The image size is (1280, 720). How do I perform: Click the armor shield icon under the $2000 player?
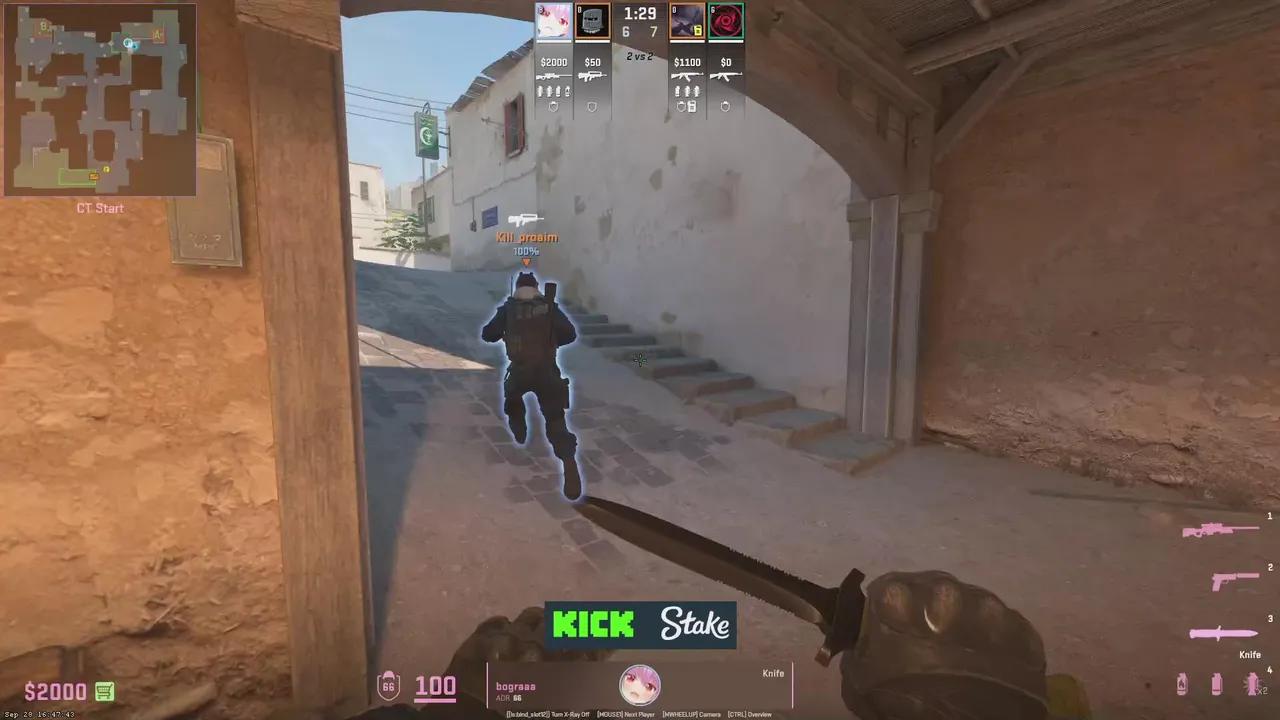[x=553, y=106]
